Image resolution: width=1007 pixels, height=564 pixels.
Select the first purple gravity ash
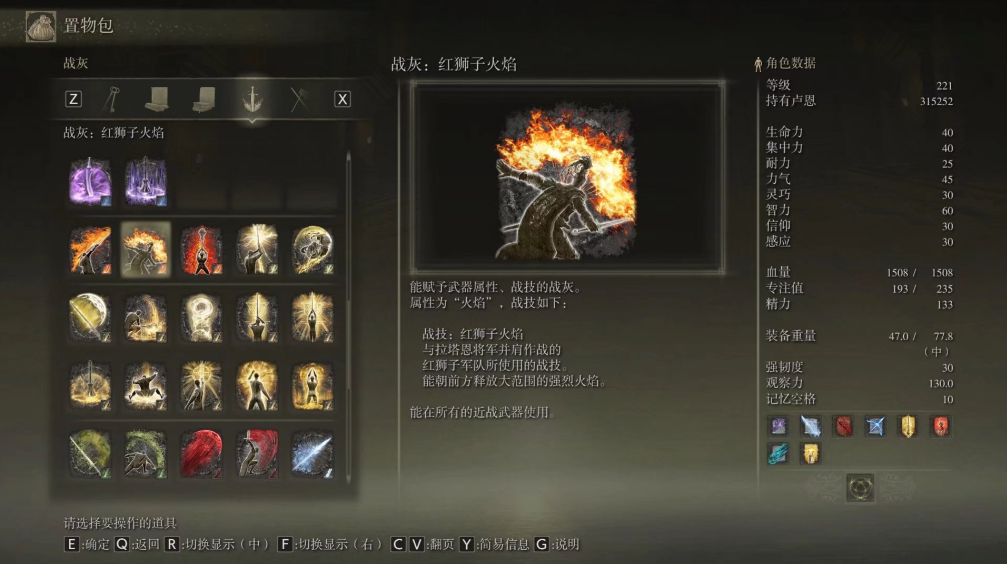tap(90, 183)
